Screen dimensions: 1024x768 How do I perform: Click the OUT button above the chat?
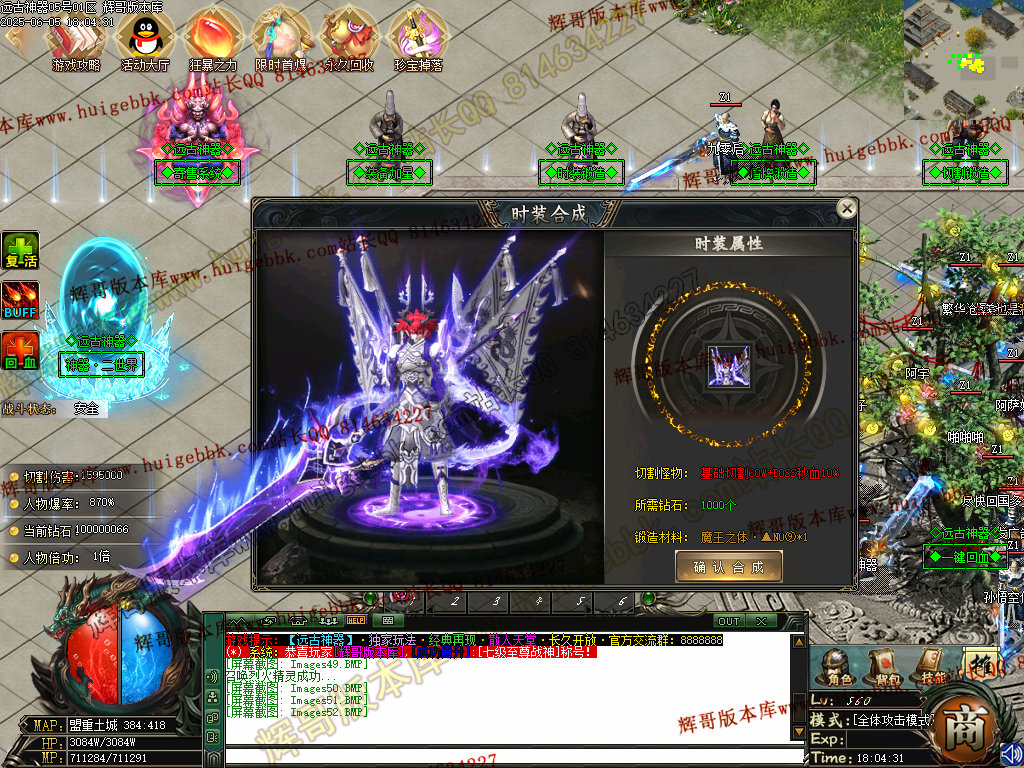(728, 621)
